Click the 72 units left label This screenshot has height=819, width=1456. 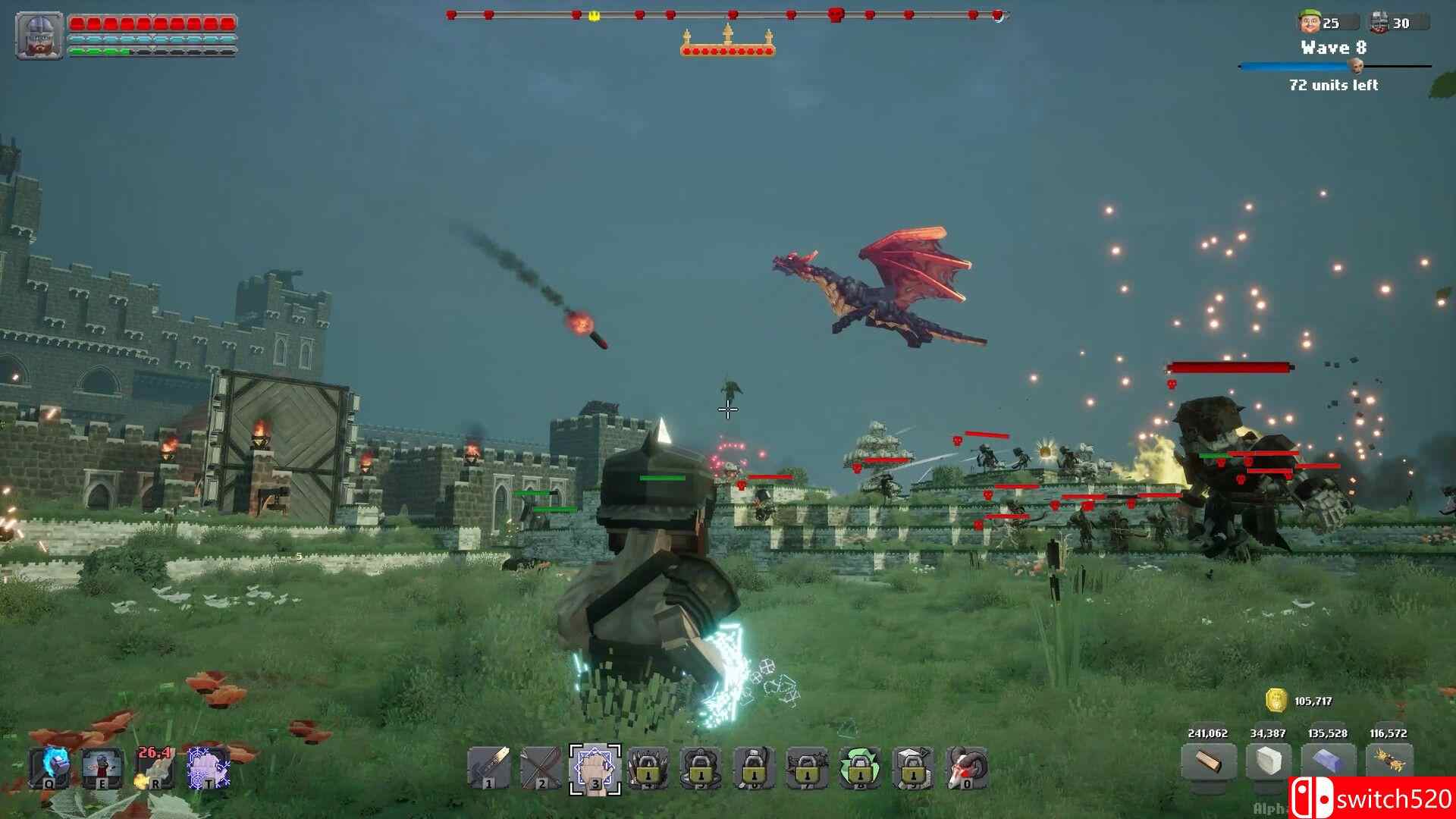coord(1331,86)
